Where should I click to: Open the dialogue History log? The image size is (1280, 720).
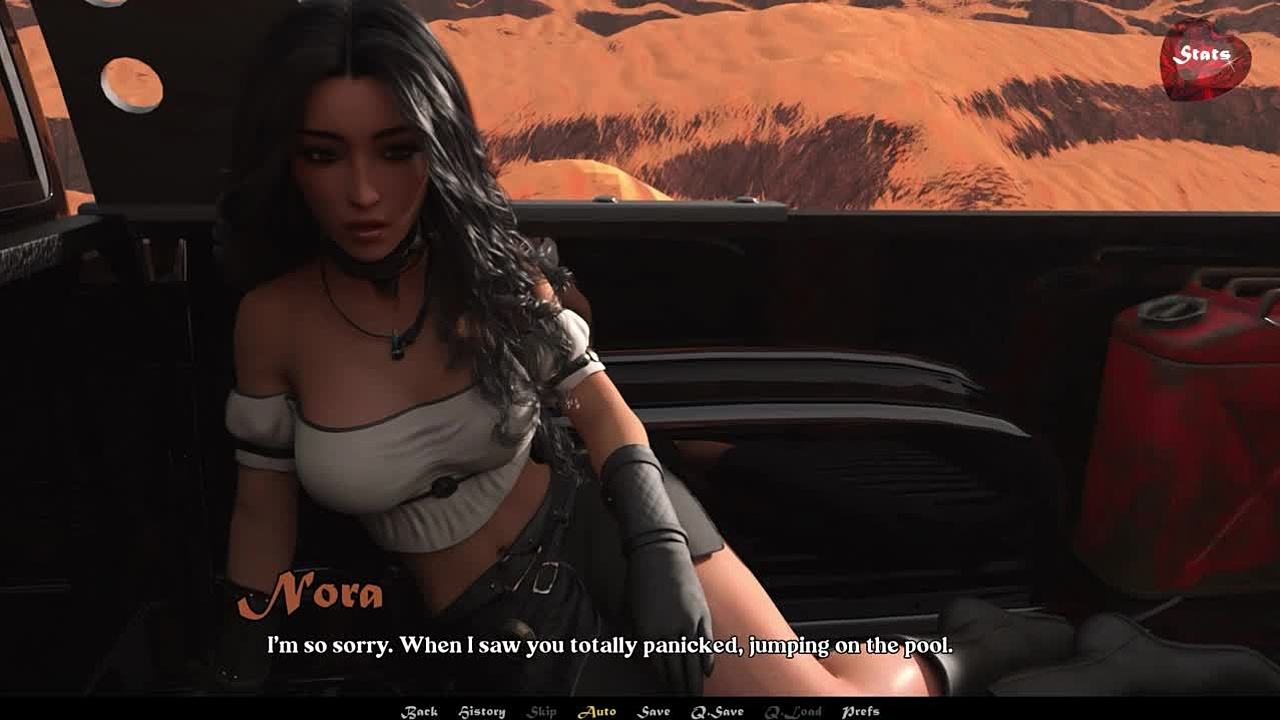coord(482,711)
